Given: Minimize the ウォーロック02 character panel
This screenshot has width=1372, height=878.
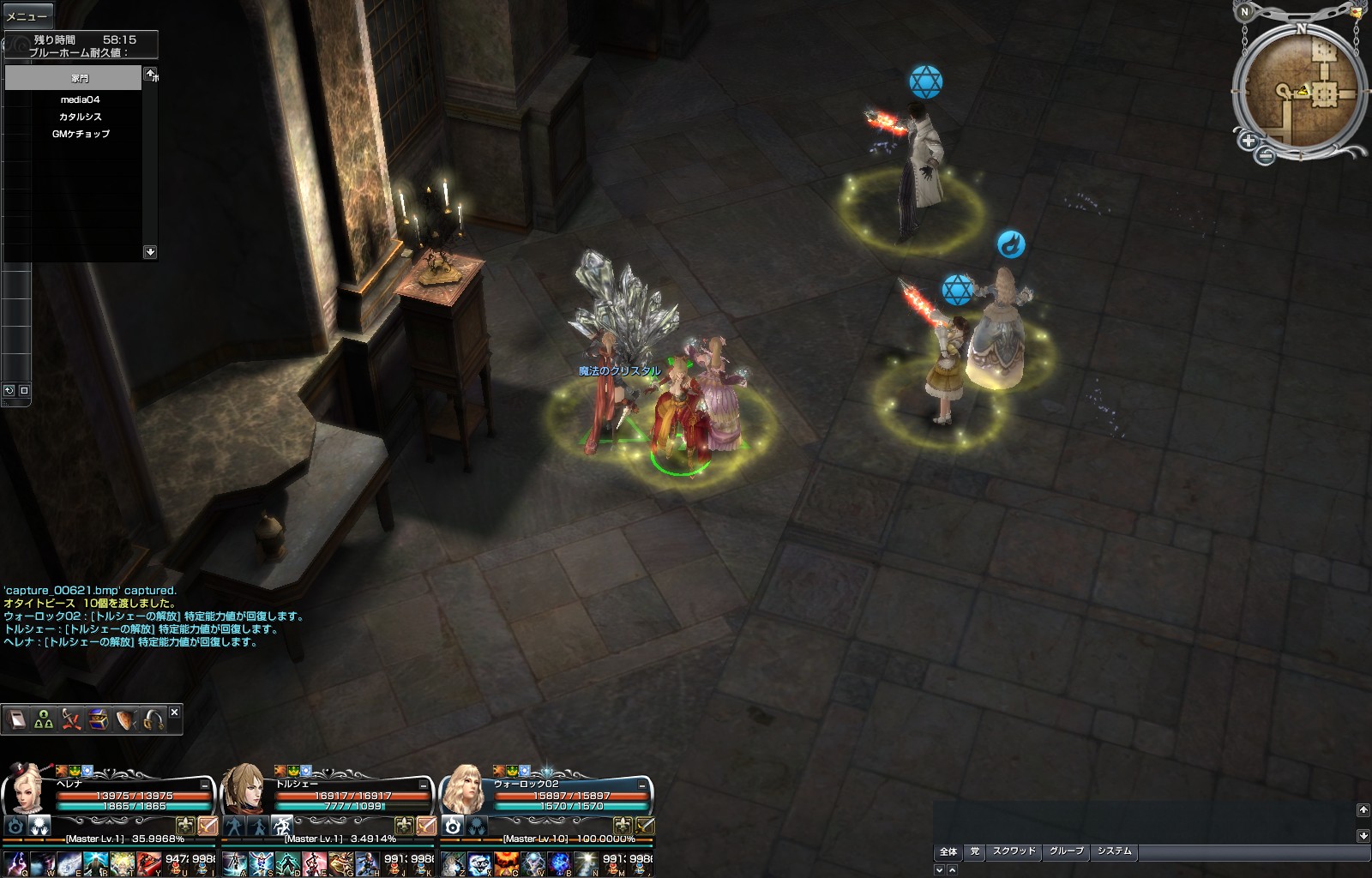Looking at the screenshot, I should pos(642,785).
